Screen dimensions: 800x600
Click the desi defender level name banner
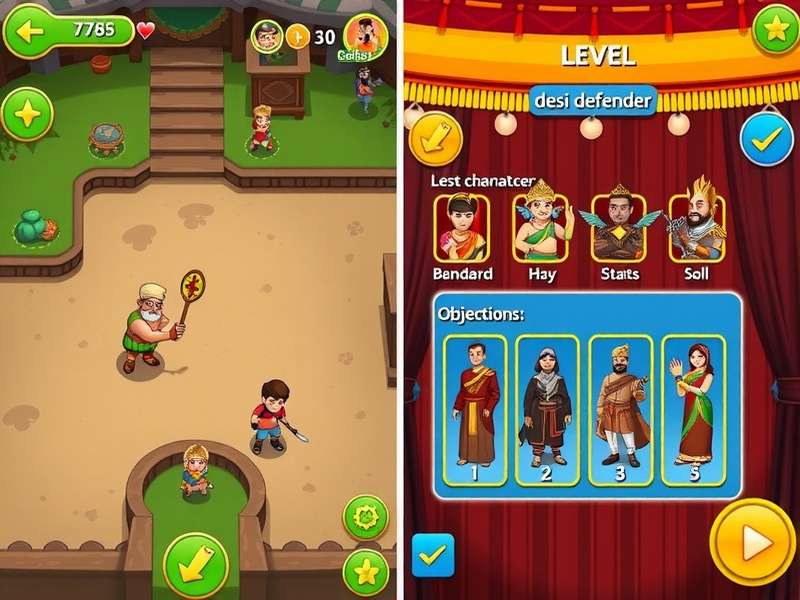593,100
